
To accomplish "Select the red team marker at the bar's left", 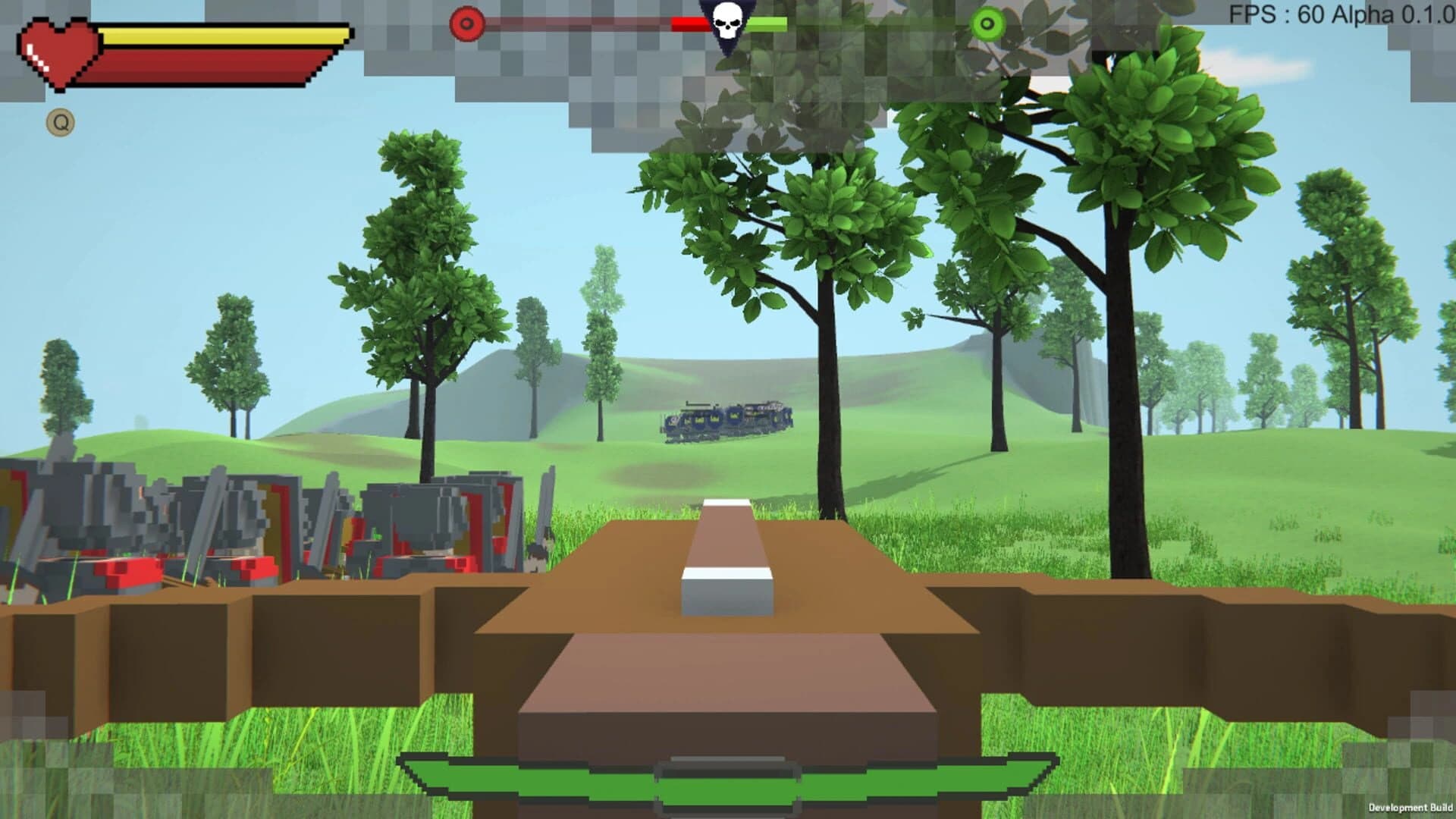I will [x=467, y=22].
